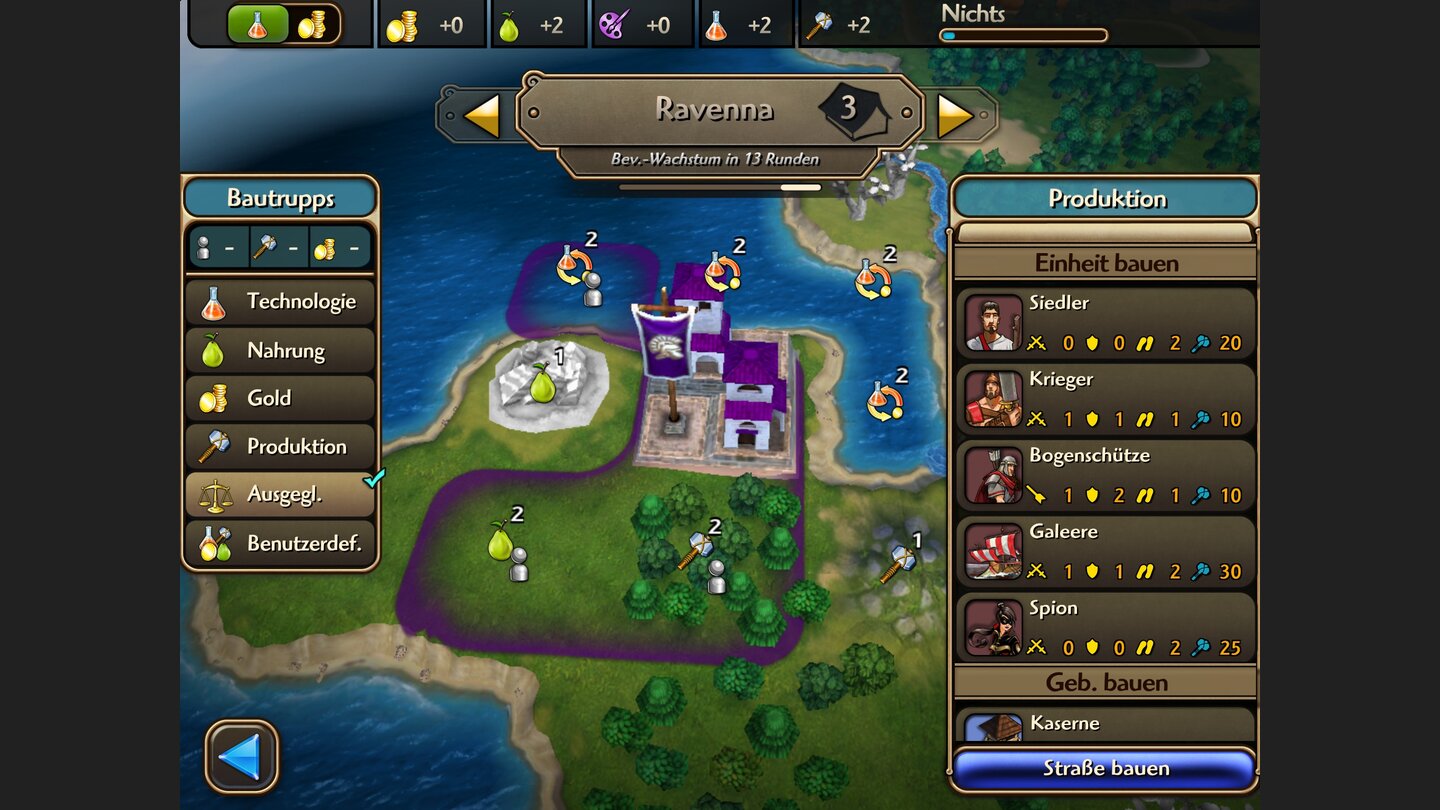Click the Produktion hammer icon
This screenshot has height=810, width=1440.
215,446
